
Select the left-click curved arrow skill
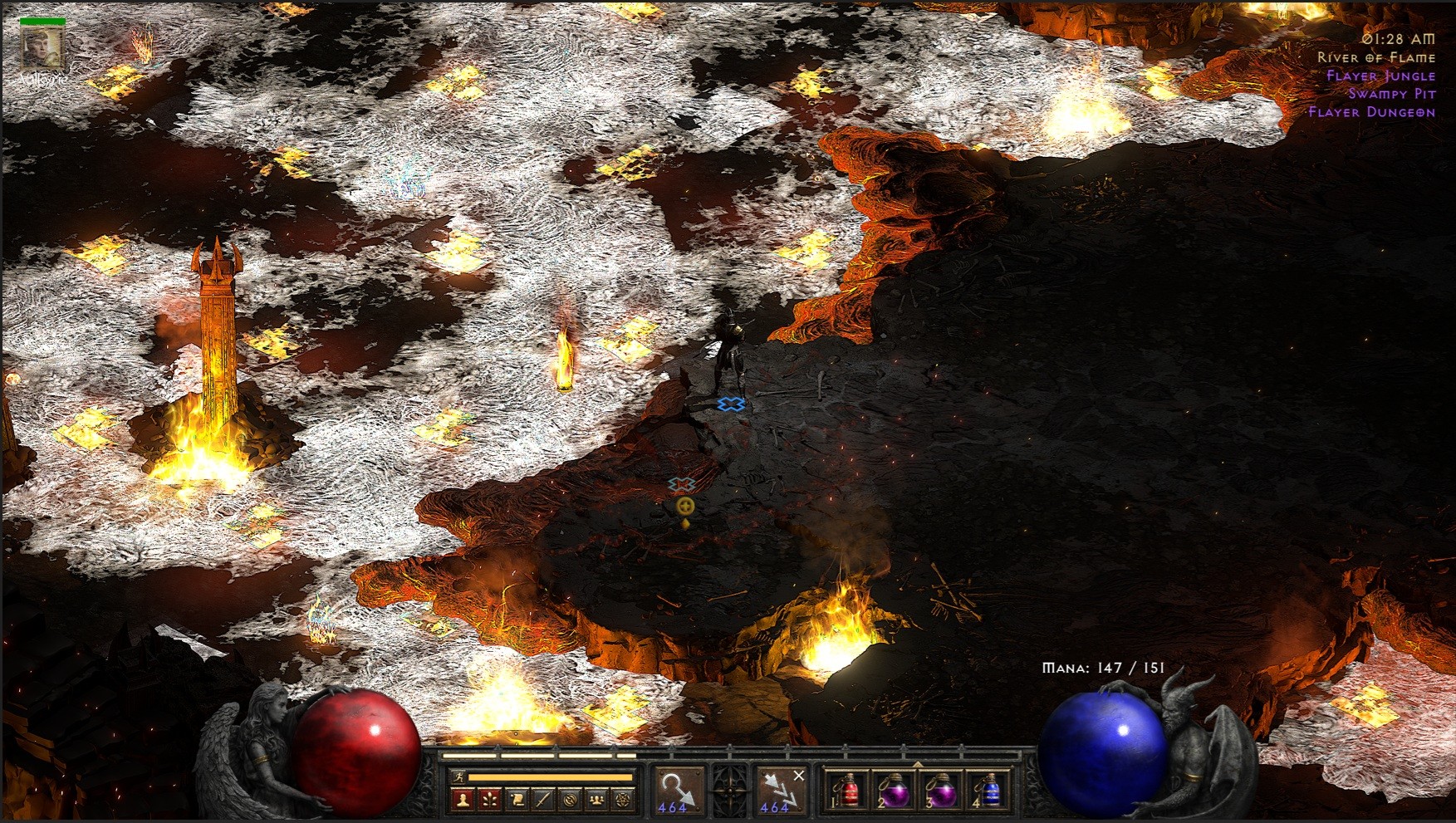tap(677, 790)
